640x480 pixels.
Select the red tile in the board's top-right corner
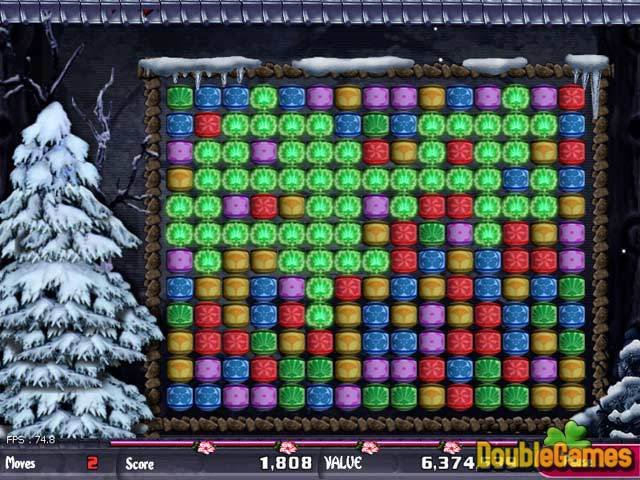(x=571, y=97)
